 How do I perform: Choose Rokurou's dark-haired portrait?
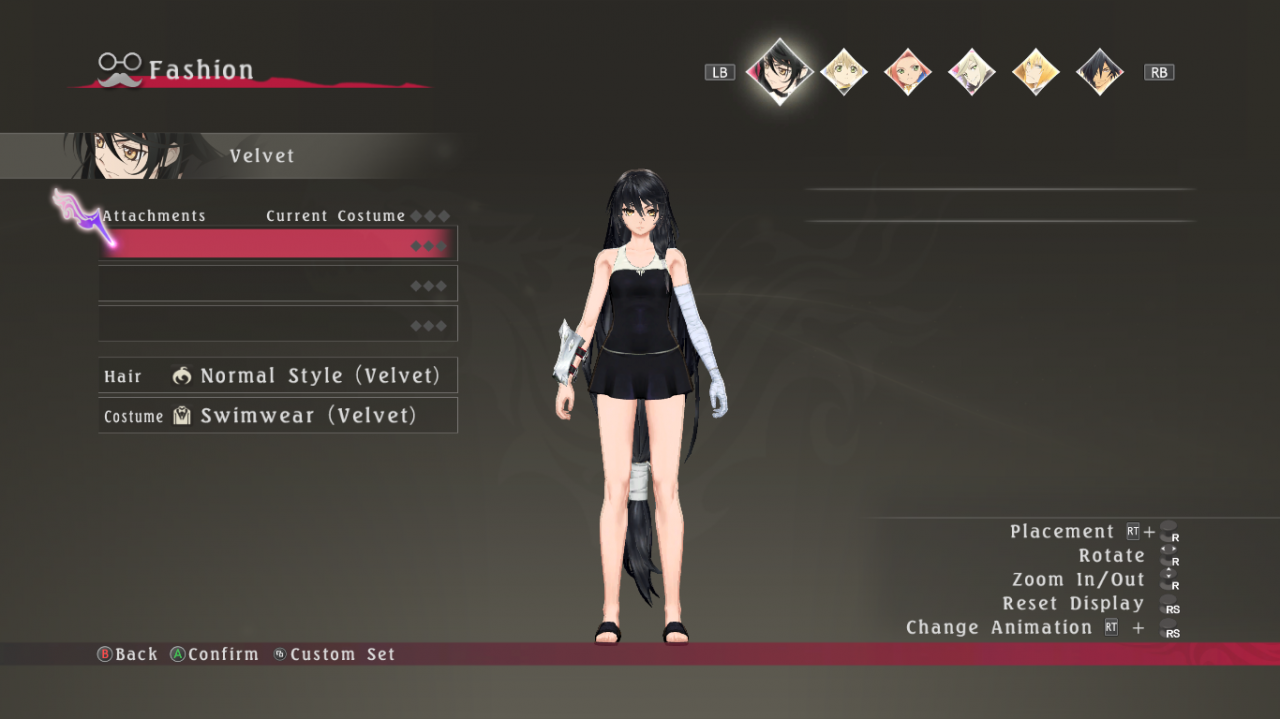1099,72
